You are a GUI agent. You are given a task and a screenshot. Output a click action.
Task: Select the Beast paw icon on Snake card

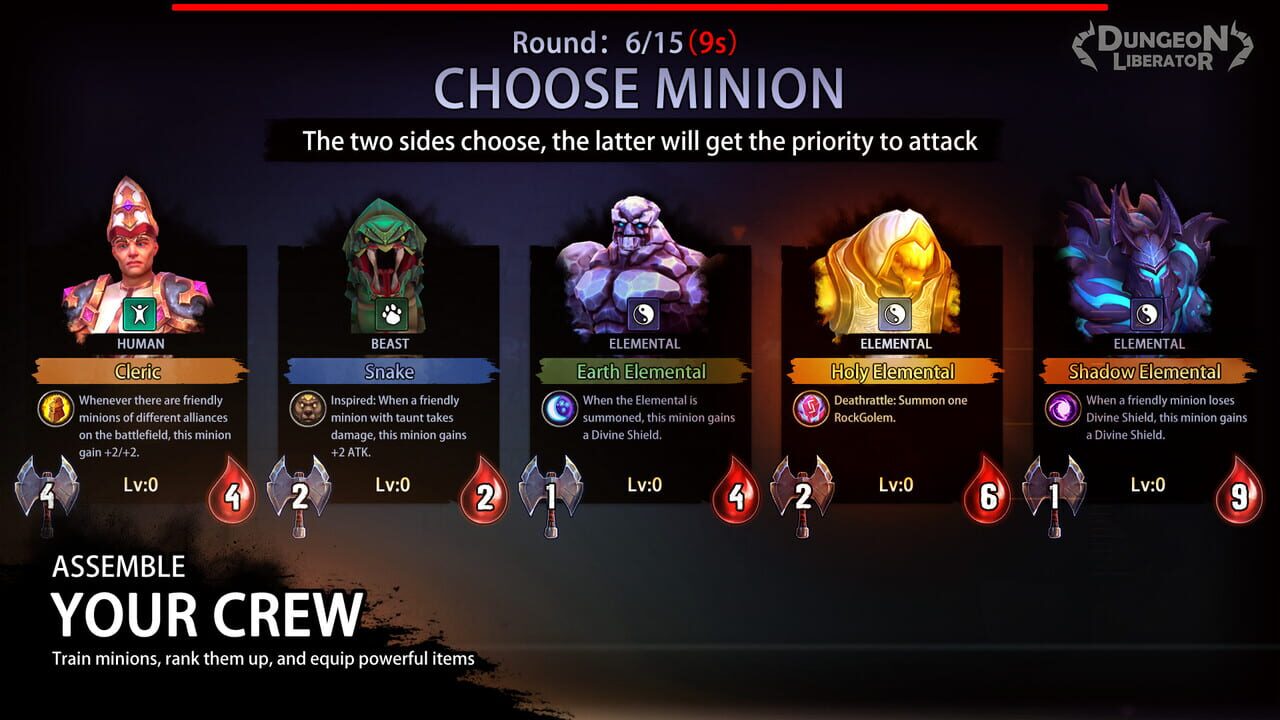tap(391, 313)
